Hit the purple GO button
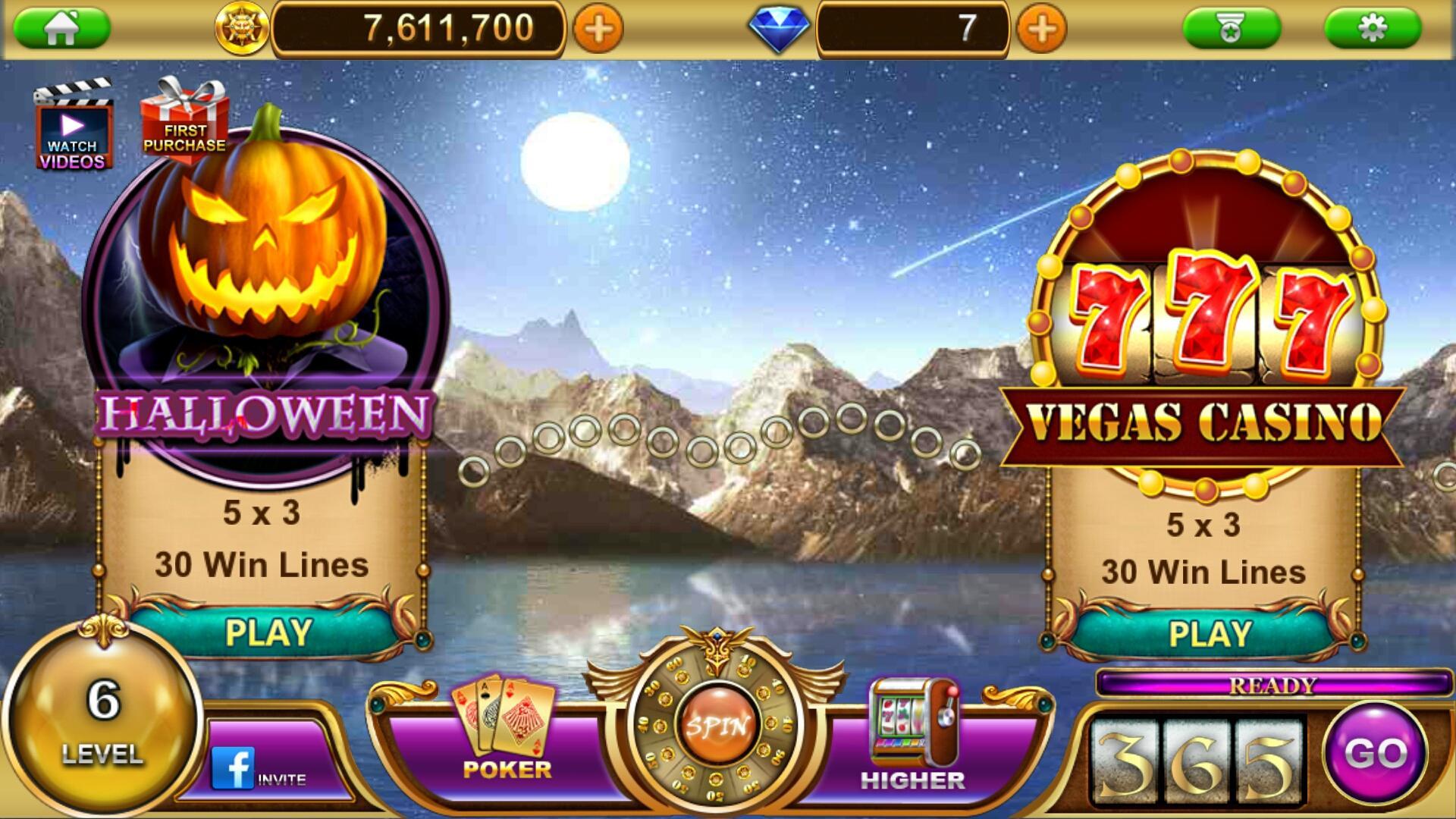This screenshot has width=1456, height=819. pyautogui.click(x=1376, y=753)
